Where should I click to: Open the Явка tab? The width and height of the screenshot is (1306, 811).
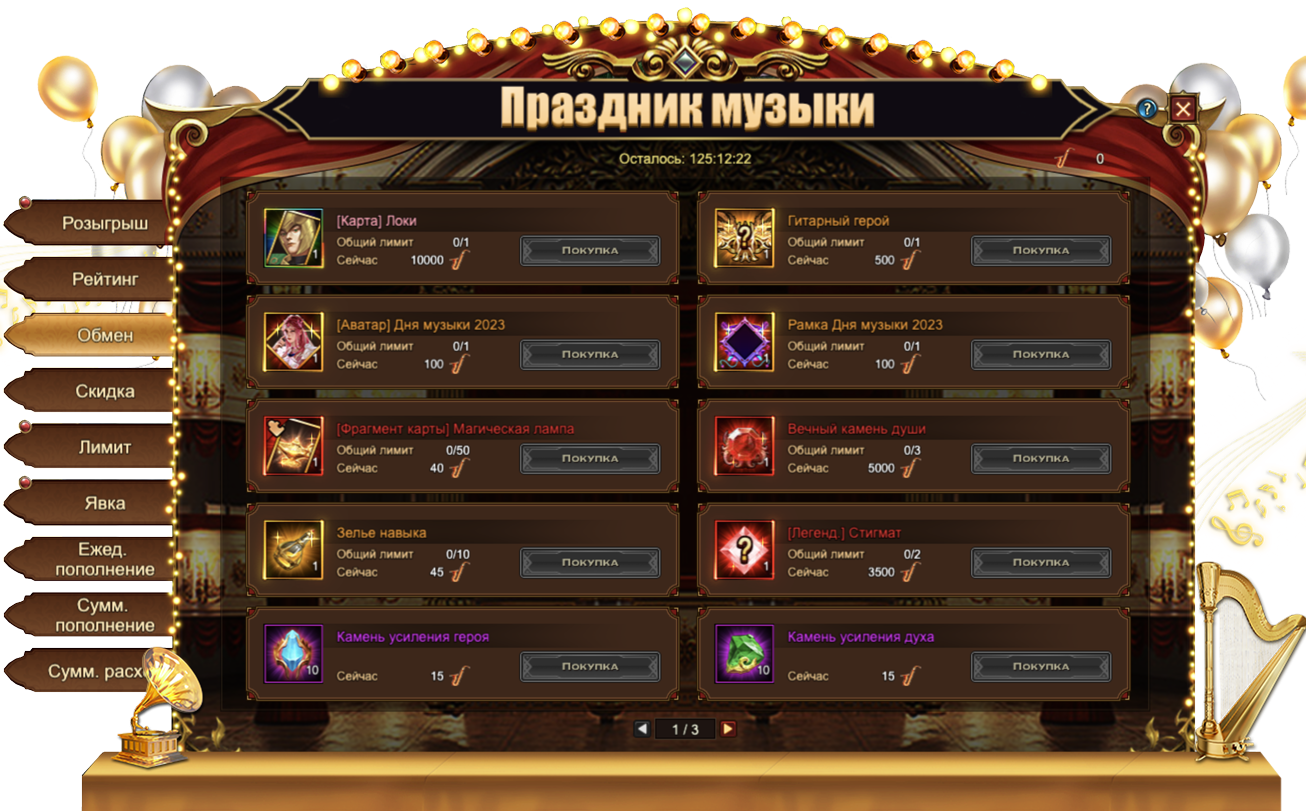[x=104, y=504]
